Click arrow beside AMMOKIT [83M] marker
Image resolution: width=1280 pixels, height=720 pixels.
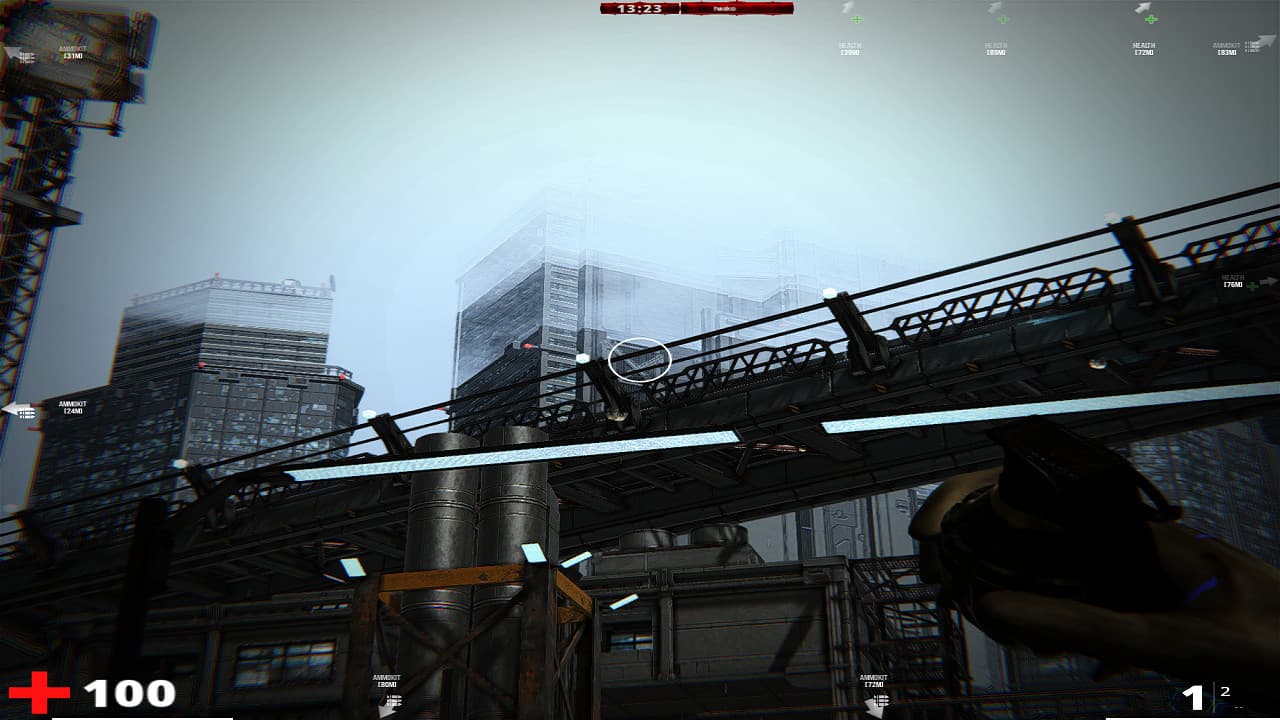[1262, 42]
